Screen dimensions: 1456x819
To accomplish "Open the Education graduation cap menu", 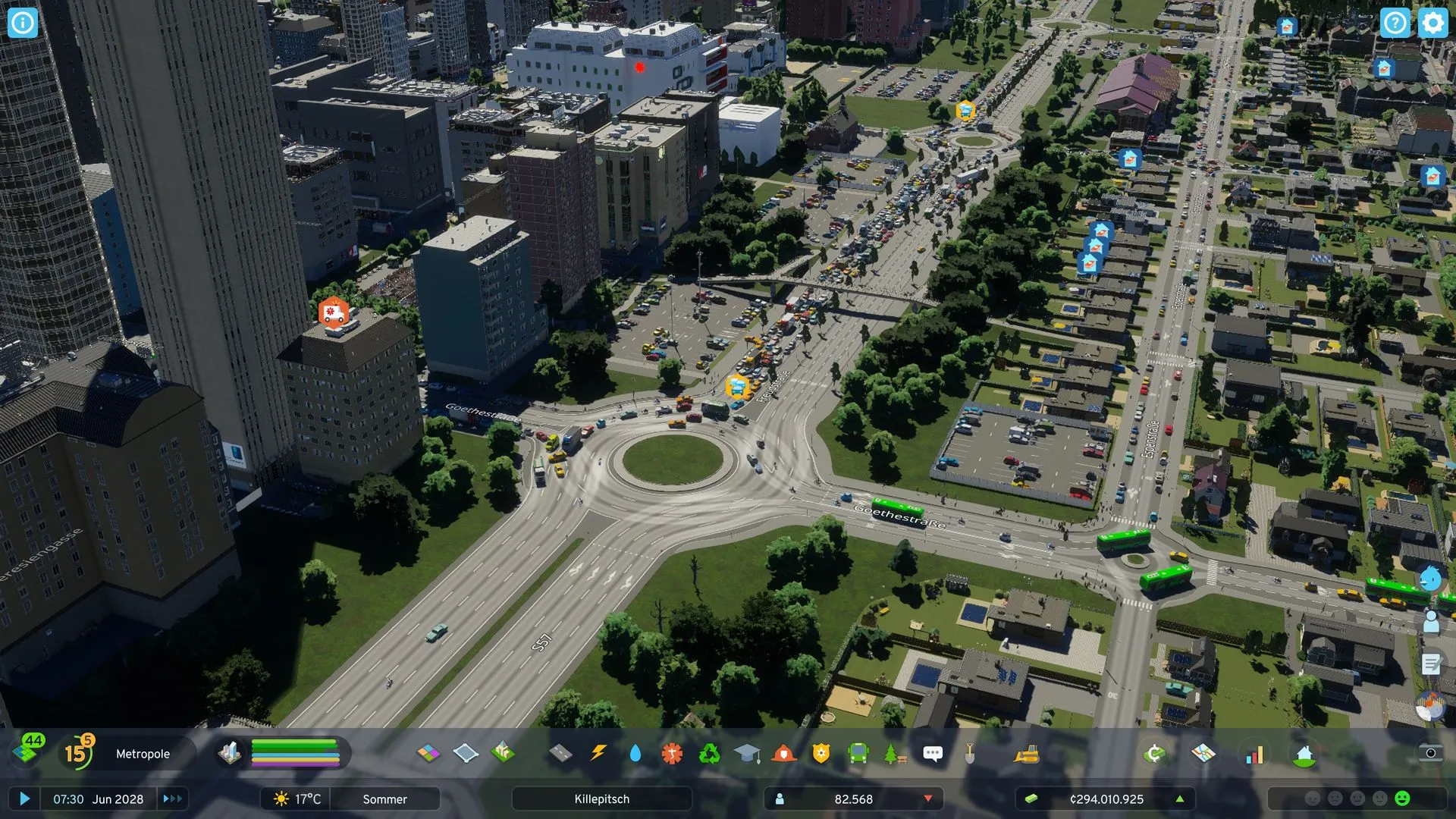I will point(747,753).
